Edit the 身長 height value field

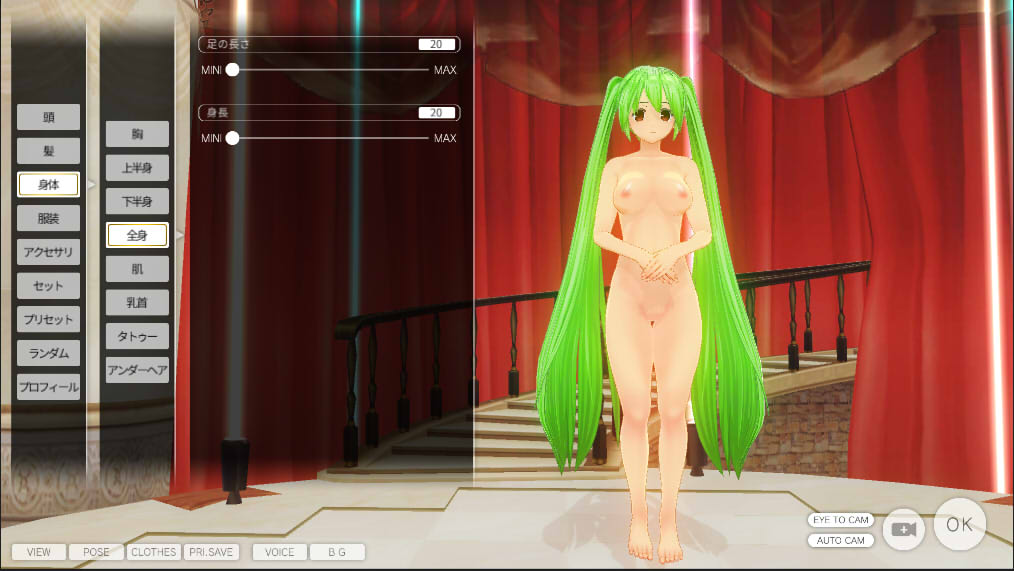[x=437, y=113]
